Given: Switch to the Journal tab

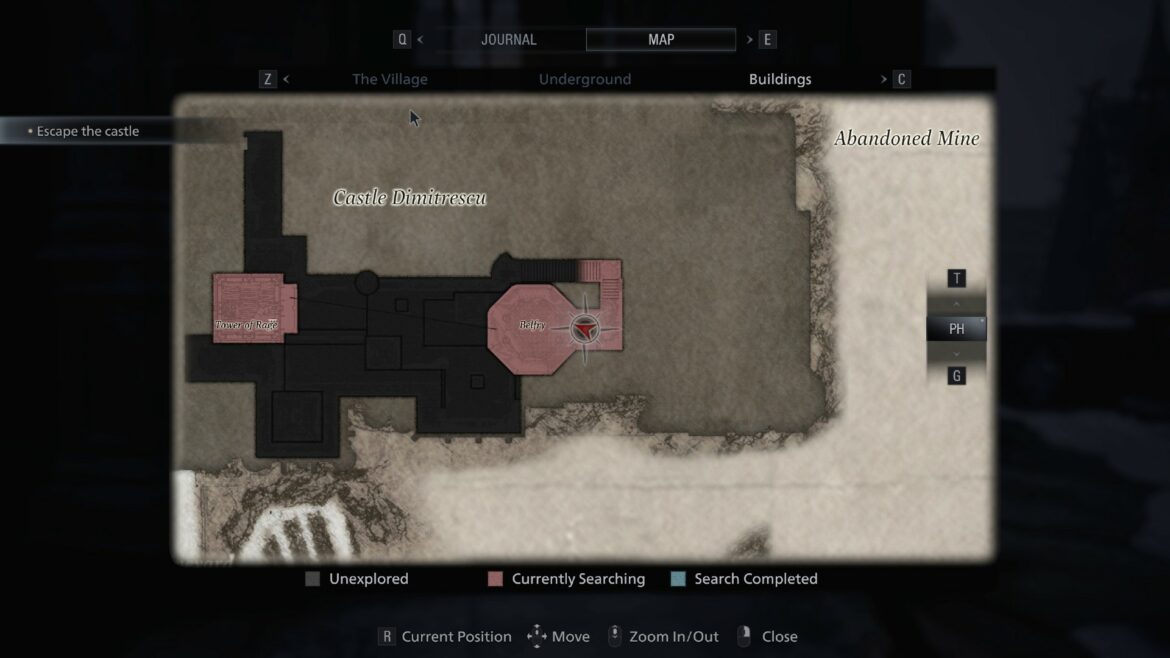Looking at the screenshot, I should 508,40.
